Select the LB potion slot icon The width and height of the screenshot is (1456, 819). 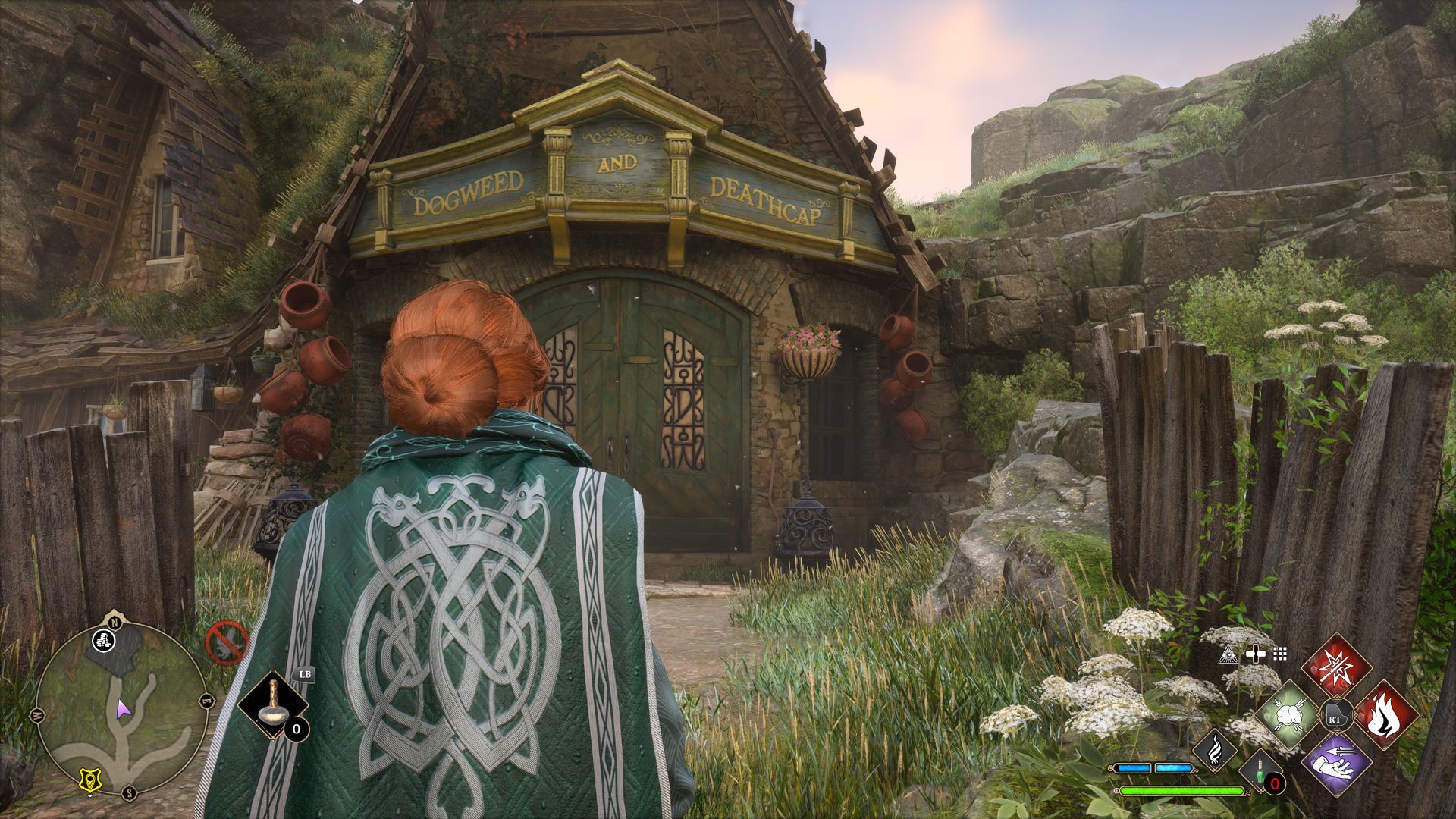pyautogui.click(x=274, y=704)
